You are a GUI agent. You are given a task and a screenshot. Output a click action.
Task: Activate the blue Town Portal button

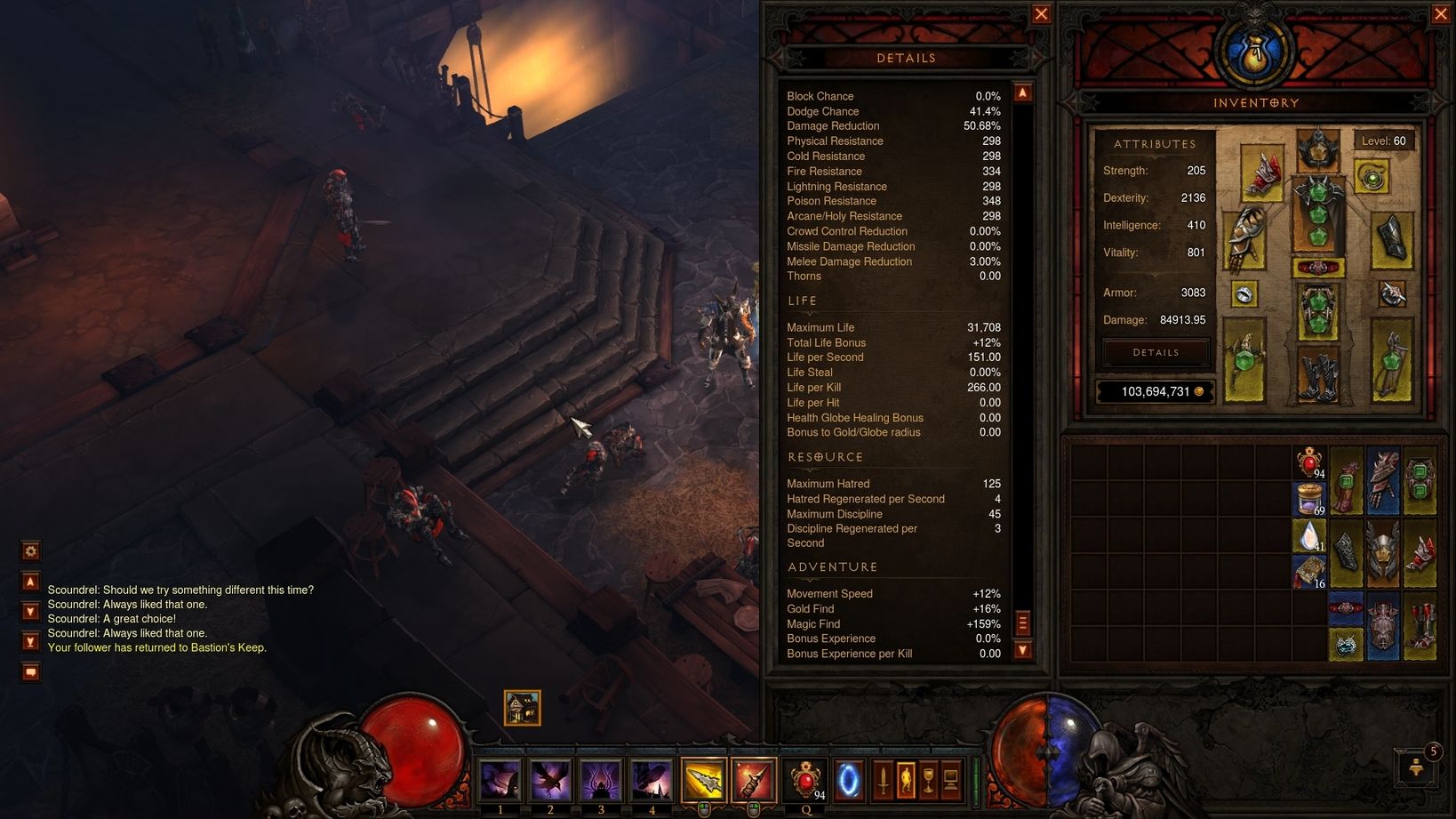click(849, 780)
